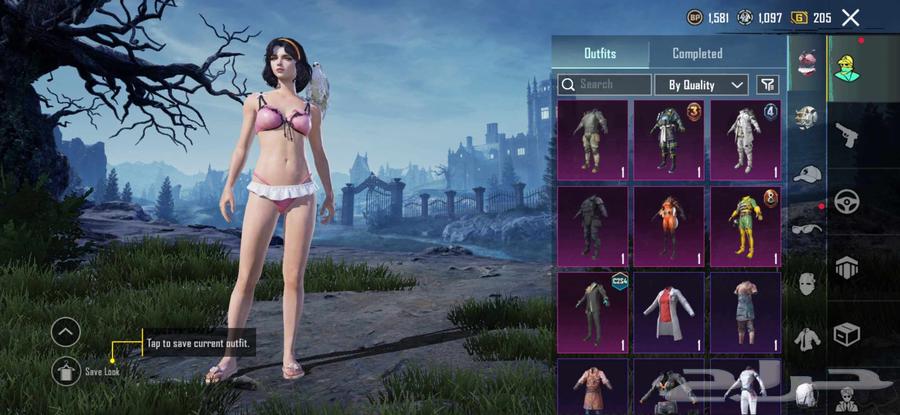This screenshot has height=415, width=900.
Task: Click the outfit Search field
Action: pos(604,85)
